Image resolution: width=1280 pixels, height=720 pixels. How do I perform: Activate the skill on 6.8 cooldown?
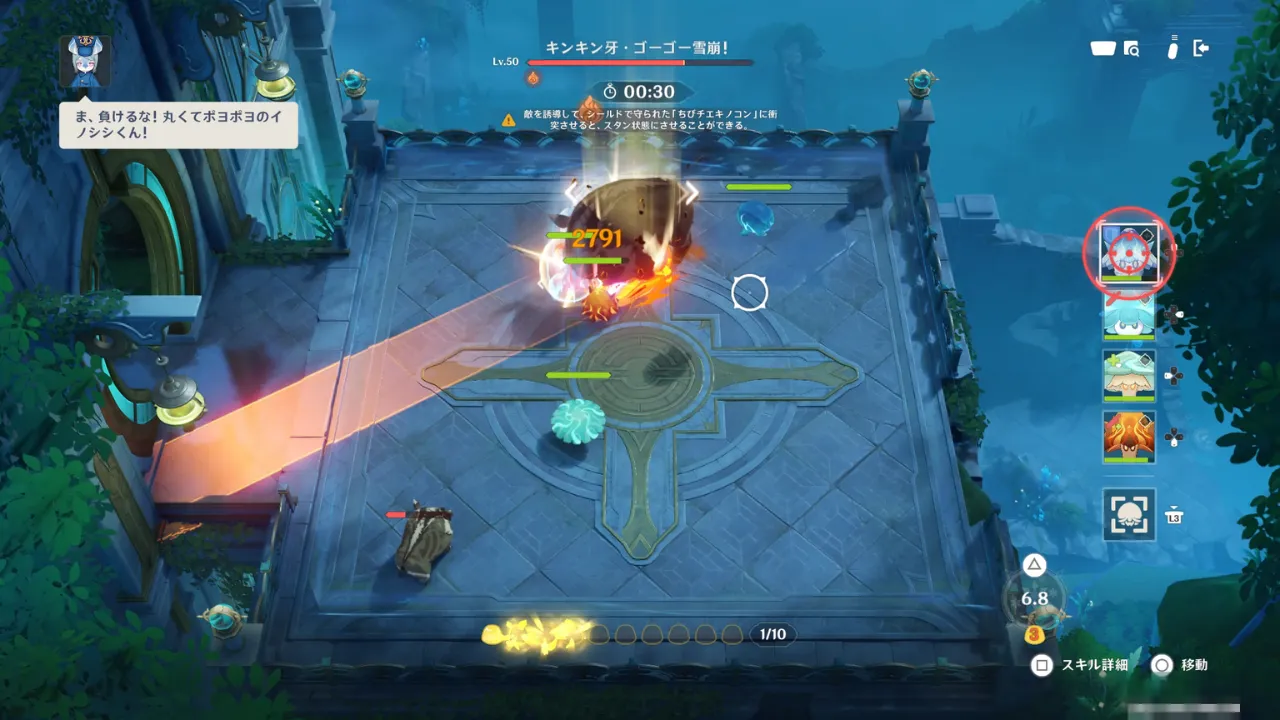point(1035,598)
